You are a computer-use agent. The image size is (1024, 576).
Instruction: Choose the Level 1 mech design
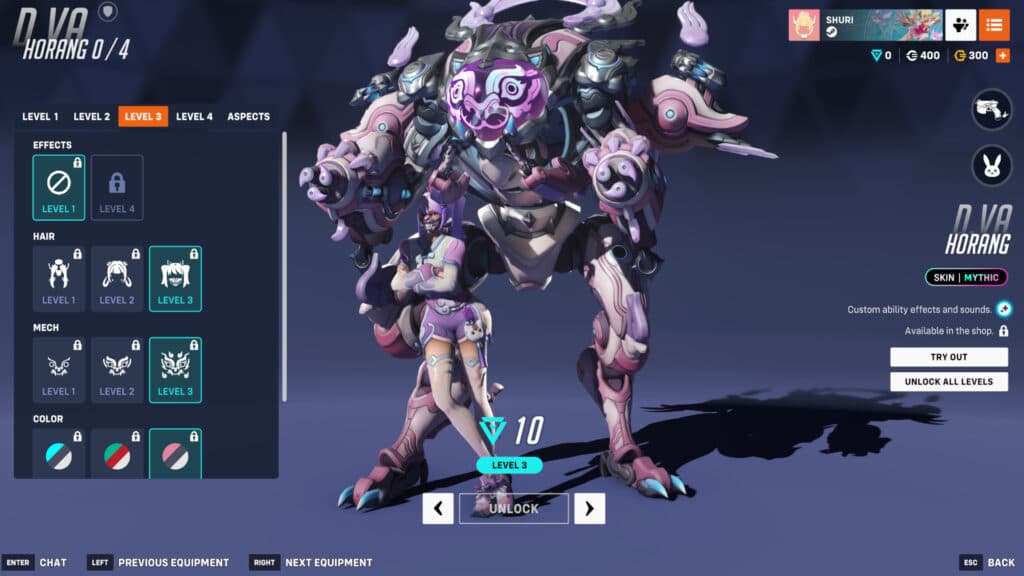pos(59,369)
